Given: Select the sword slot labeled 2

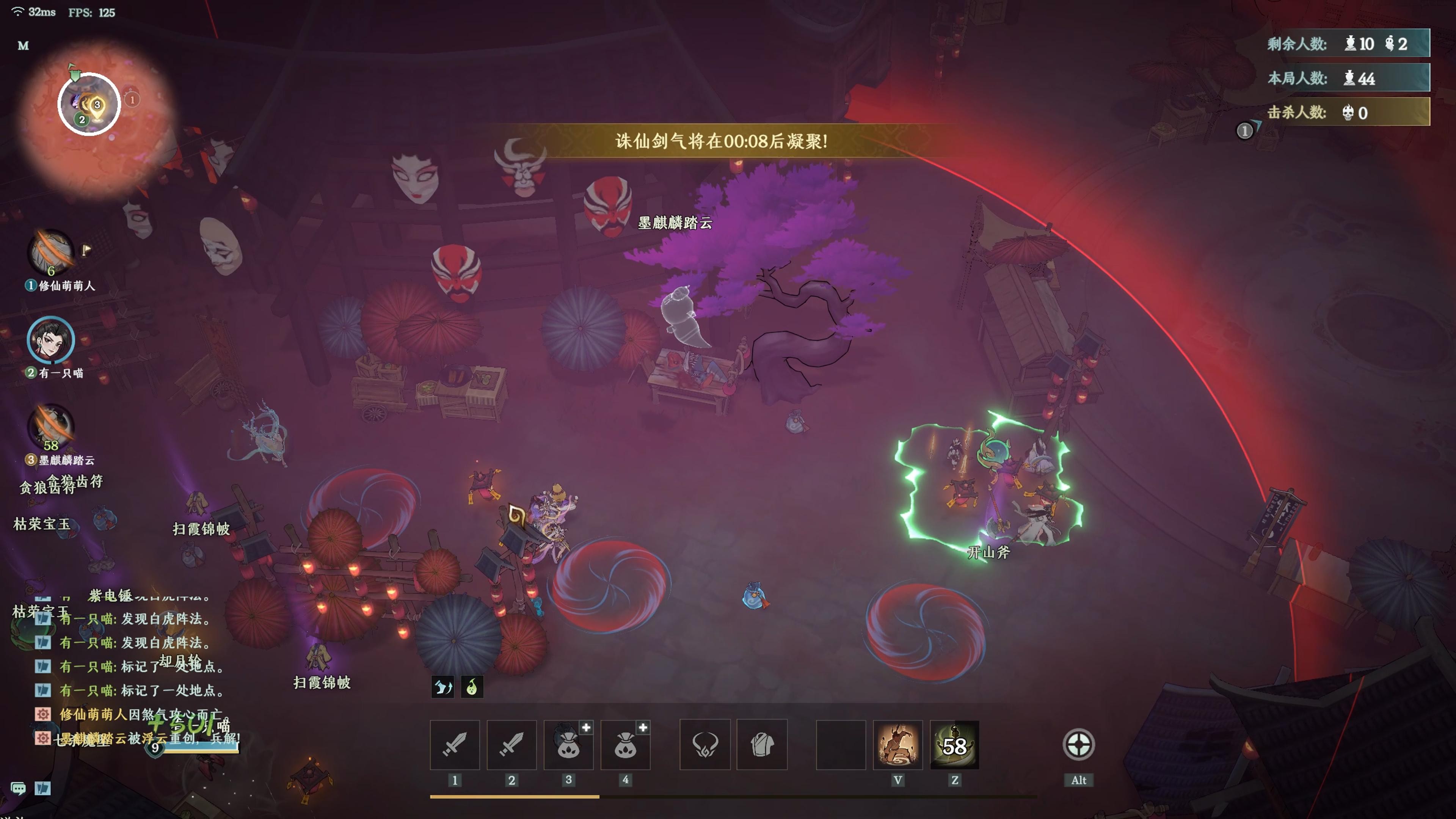Looking at the screenshot, I should 511,744.
